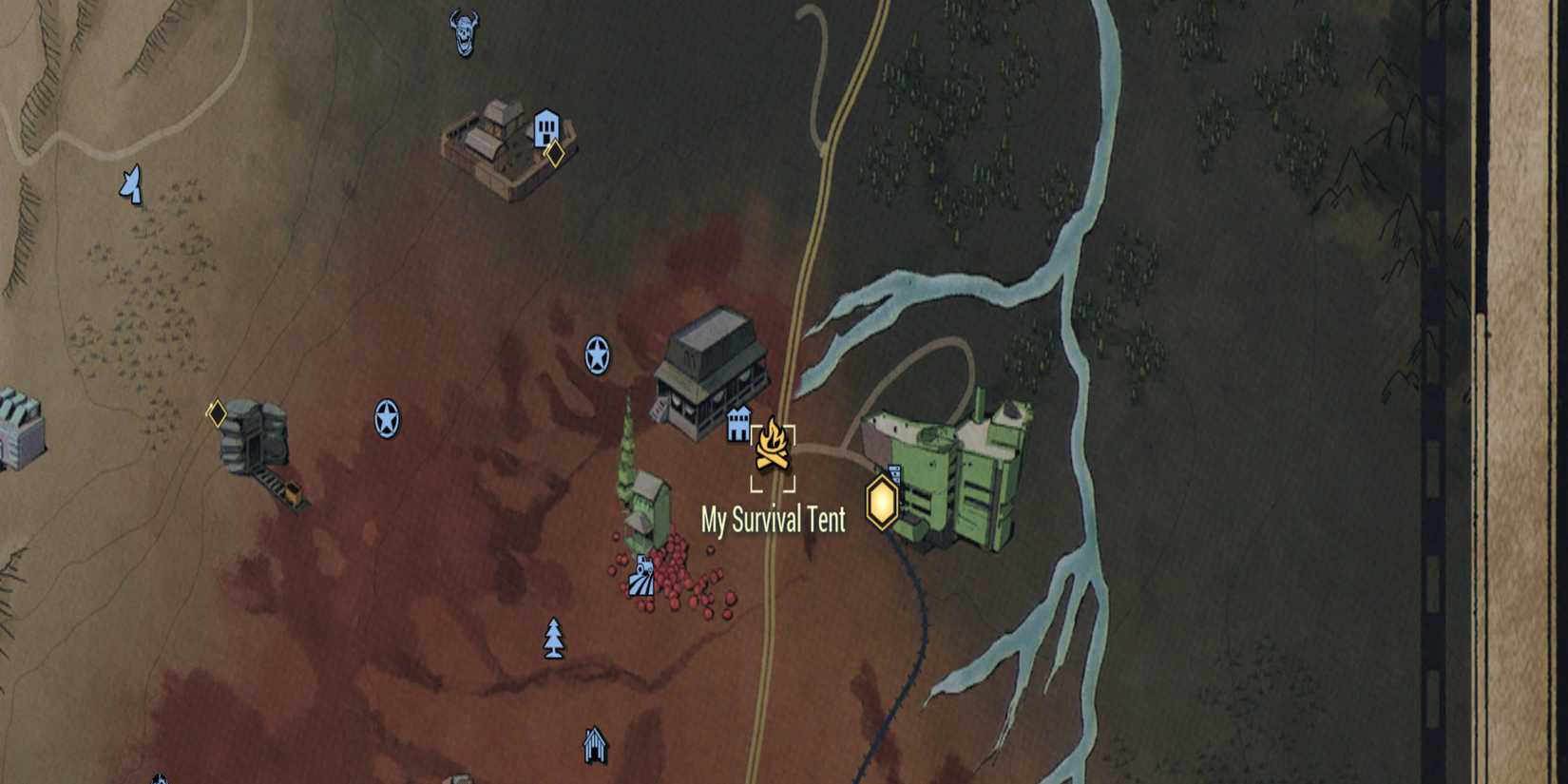Open the My Survival Tent campfire marker
The width and height of the screenshot is (1568, 784).
tap(774, 445)
